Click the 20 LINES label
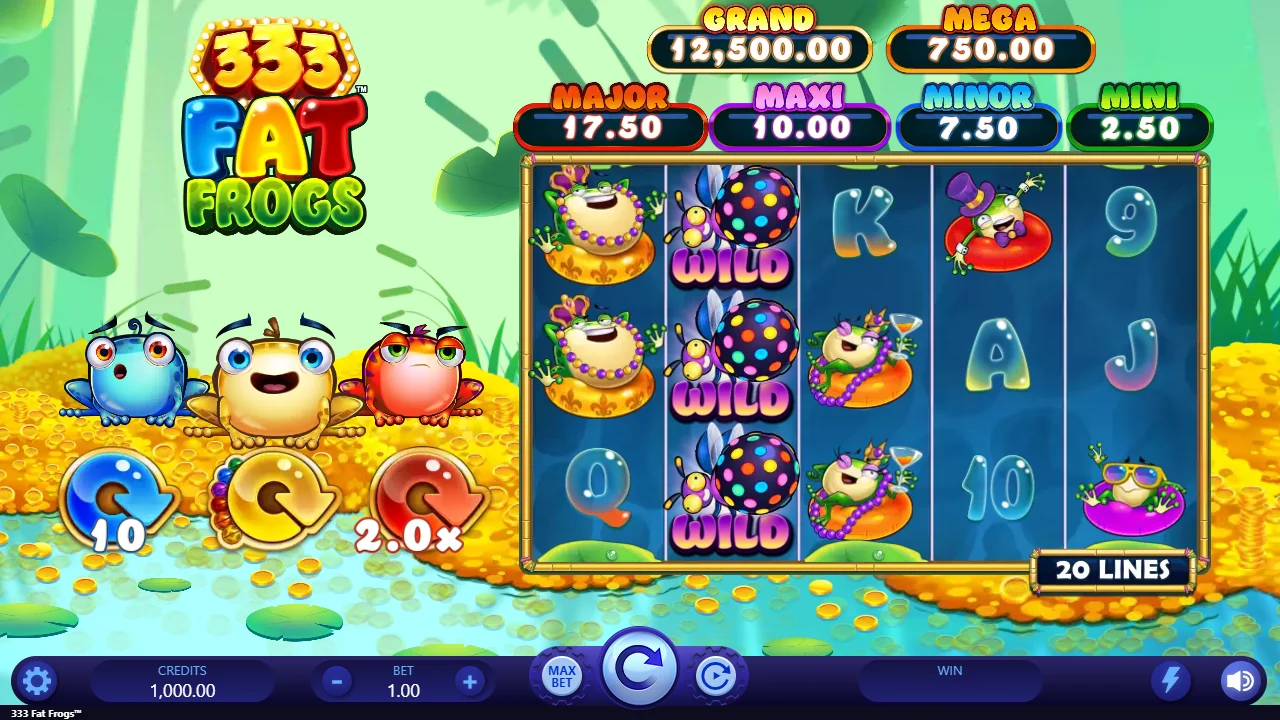This screenshot has height=720, width=1280. (1113, 569)
